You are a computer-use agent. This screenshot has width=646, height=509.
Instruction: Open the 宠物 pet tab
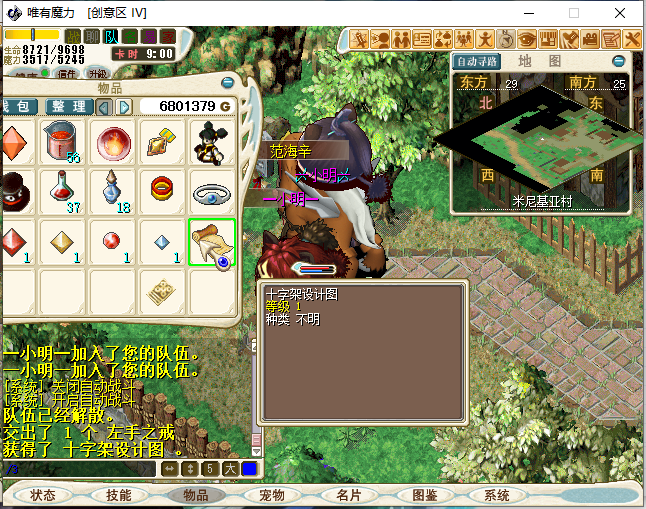tap(272, 495)
